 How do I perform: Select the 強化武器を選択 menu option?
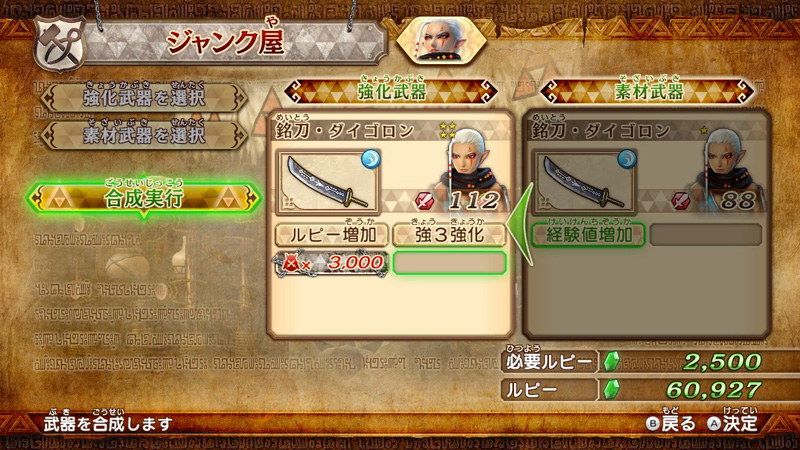[142, 97]
